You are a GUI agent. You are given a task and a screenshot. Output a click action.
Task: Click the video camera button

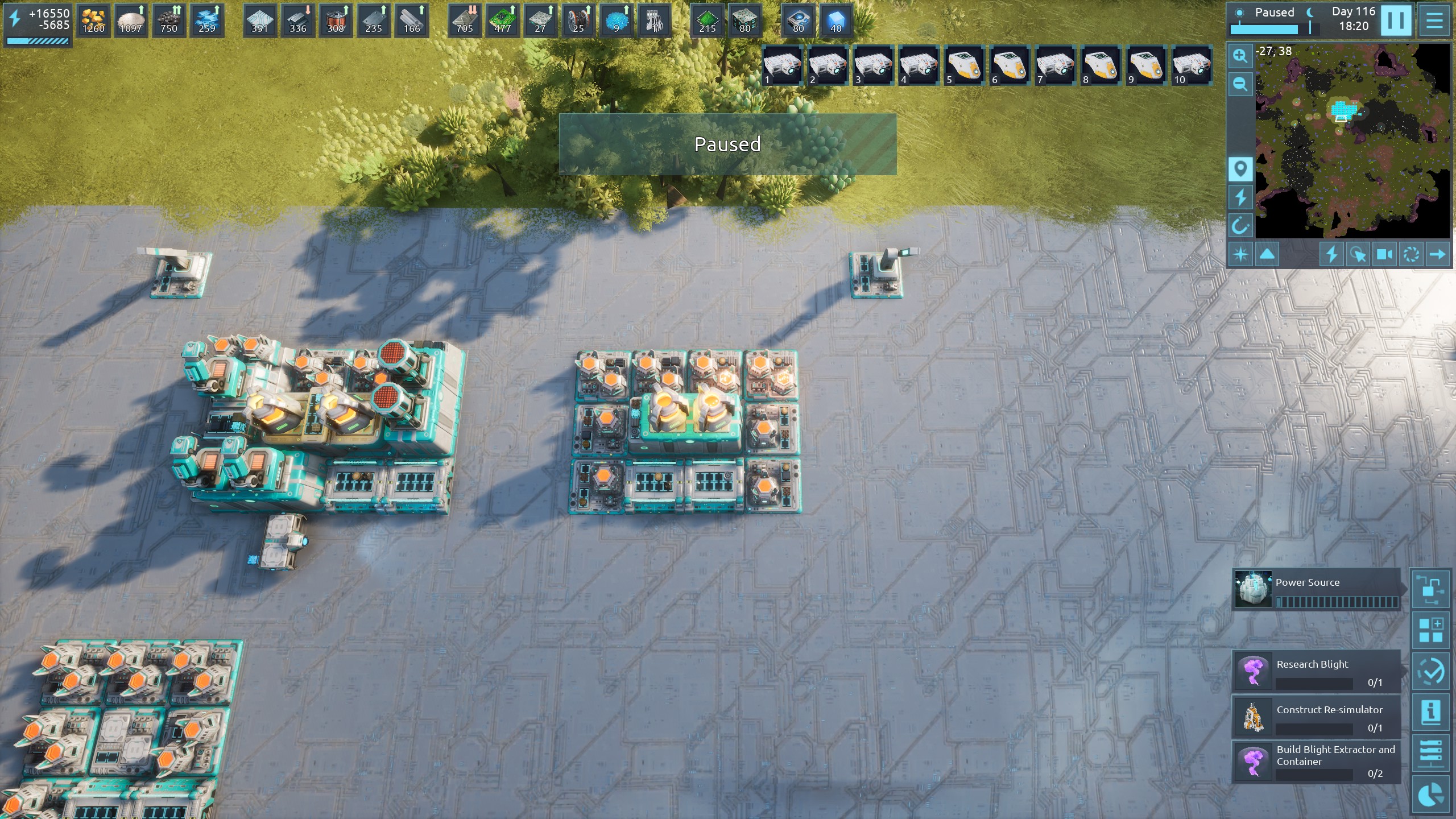pos(1384,254)
